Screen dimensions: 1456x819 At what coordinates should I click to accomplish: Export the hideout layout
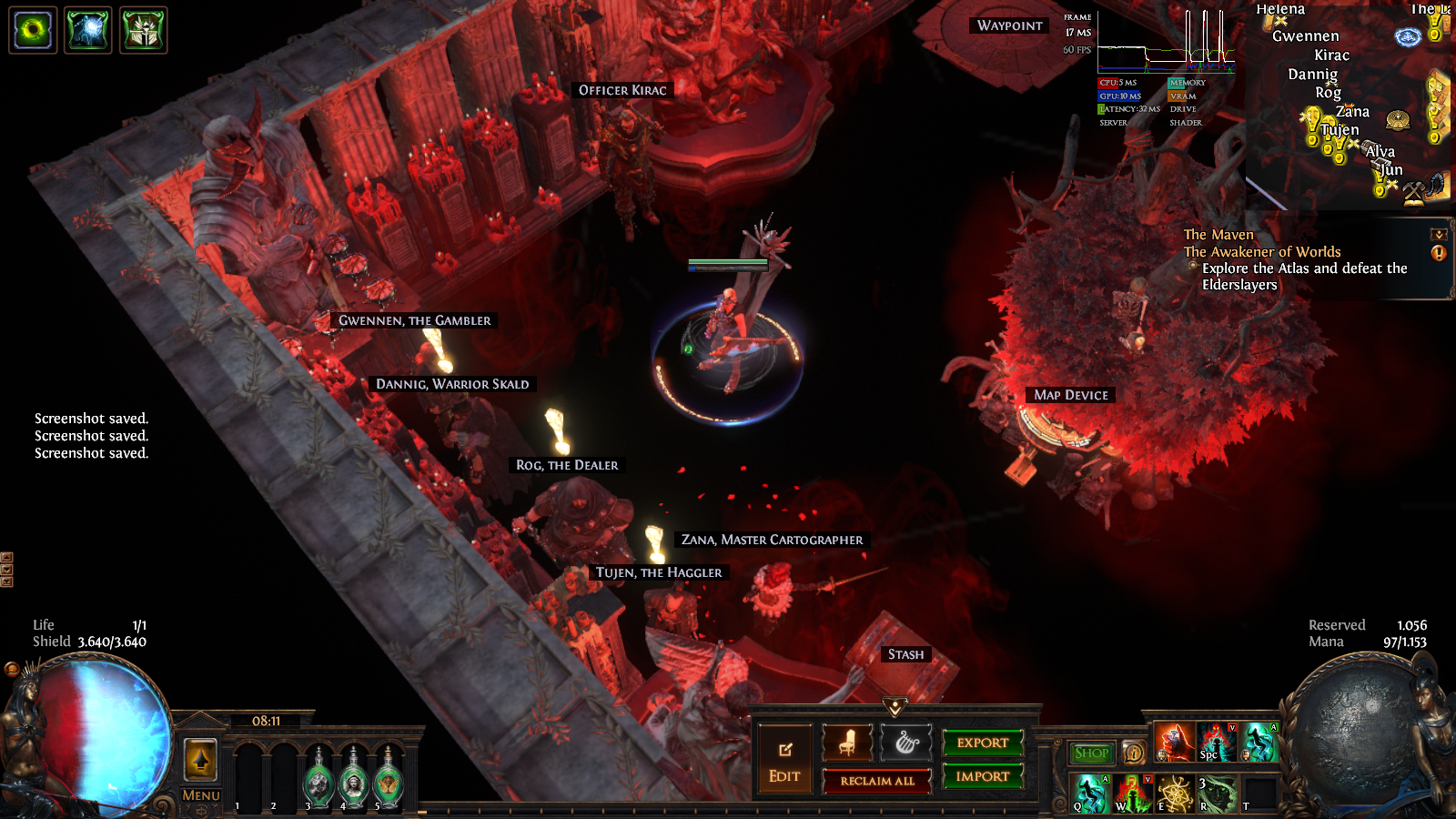tap(983, 743)
